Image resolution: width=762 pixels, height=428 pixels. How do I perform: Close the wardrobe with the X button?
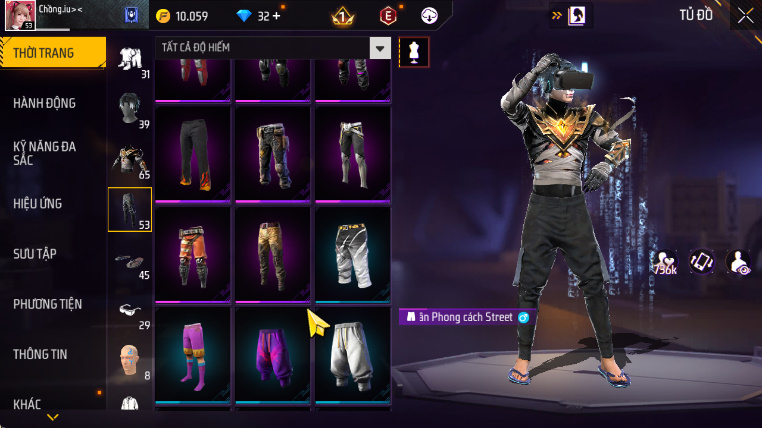click(x=745, y=15)
